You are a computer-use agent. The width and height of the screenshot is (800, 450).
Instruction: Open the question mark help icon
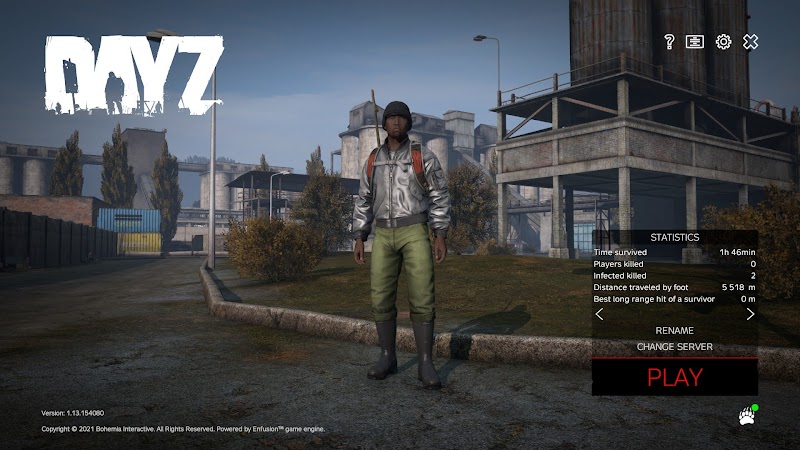pyautogui.click(x=669, y=41)
